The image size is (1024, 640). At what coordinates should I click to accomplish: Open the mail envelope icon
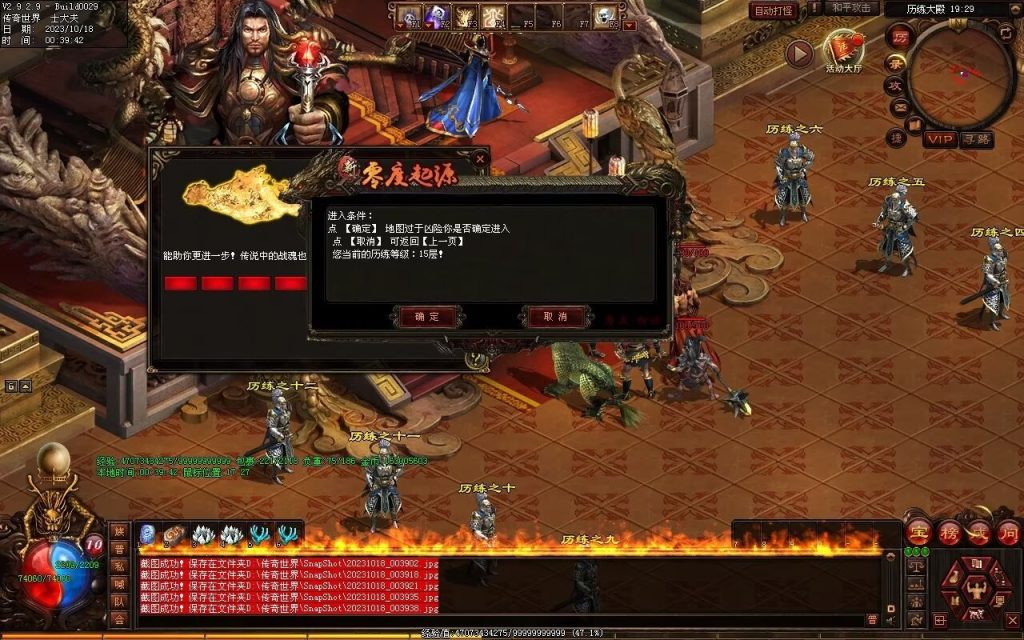click(899, 108)
